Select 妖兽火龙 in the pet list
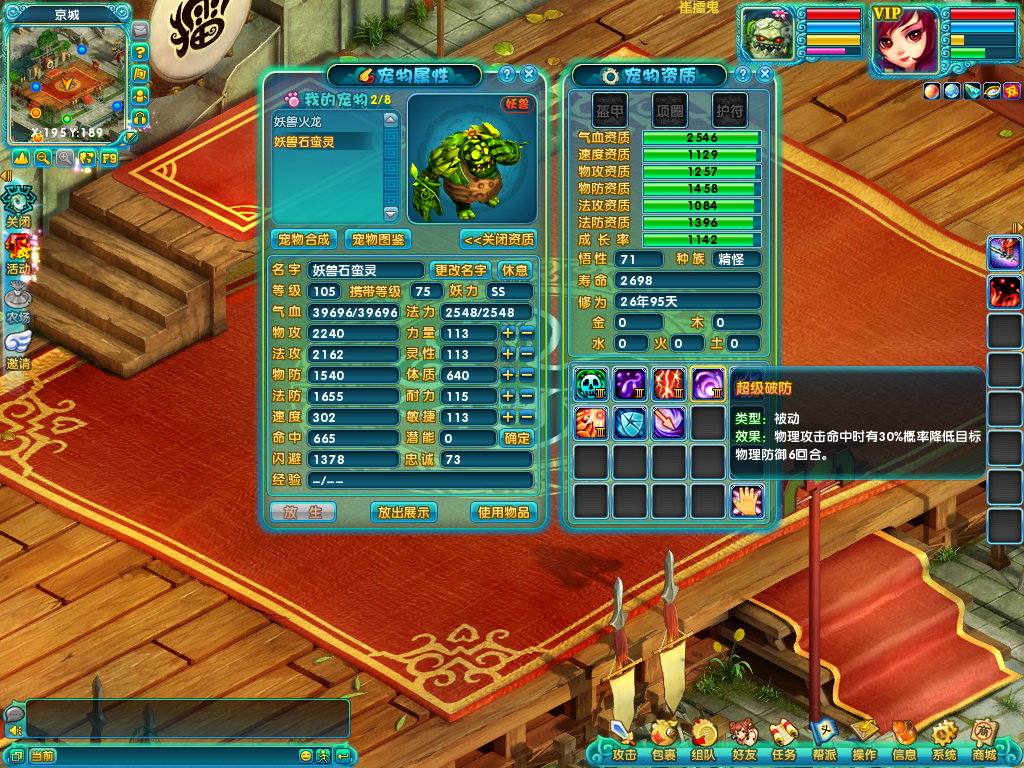 [304, 121]
